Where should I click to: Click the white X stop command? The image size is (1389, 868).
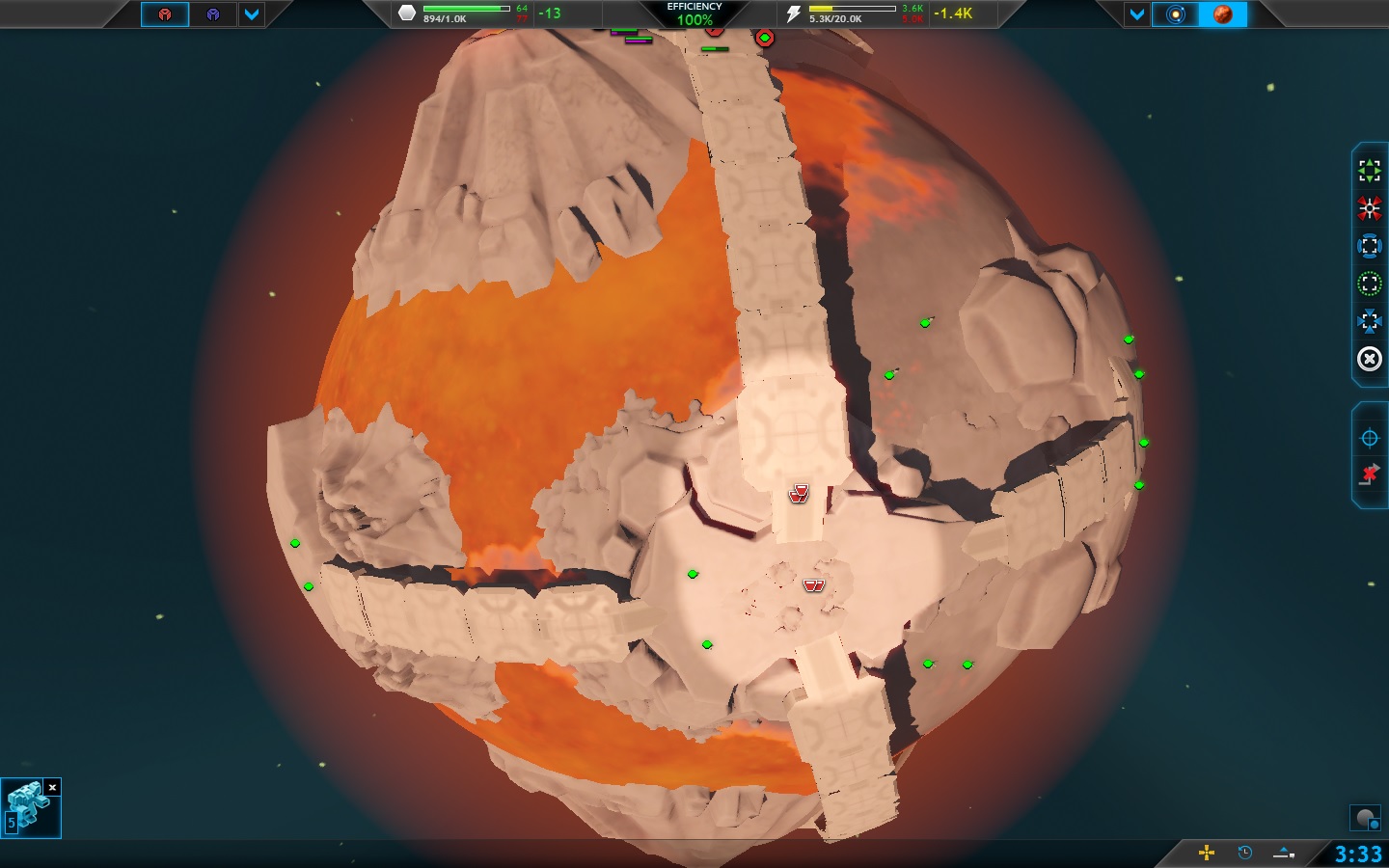[x=1369, y=360]
